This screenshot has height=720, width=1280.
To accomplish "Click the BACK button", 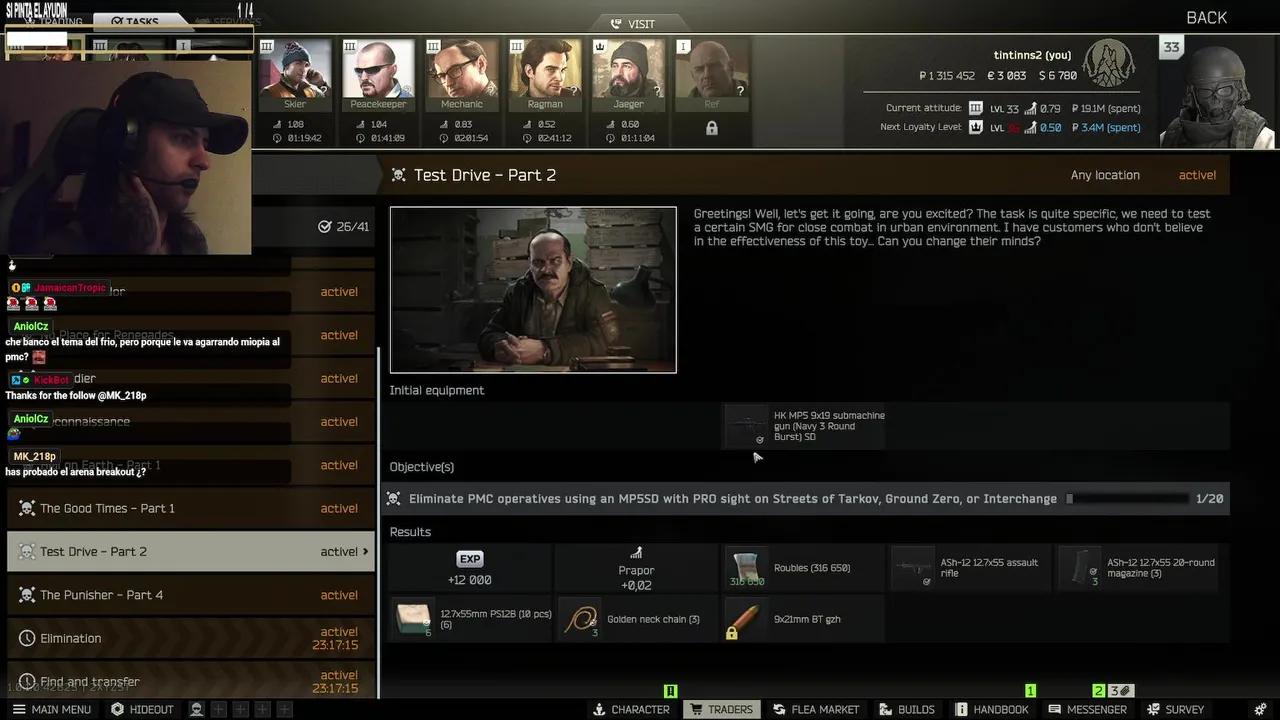I will coord(1205,17).
